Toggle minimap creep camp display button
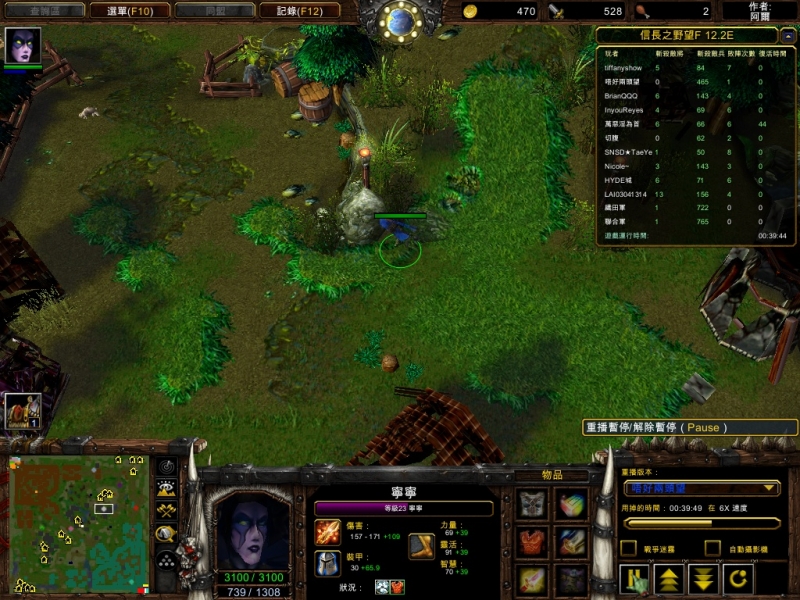This screenshot has height=600, width=800. (x=166, y=534)
